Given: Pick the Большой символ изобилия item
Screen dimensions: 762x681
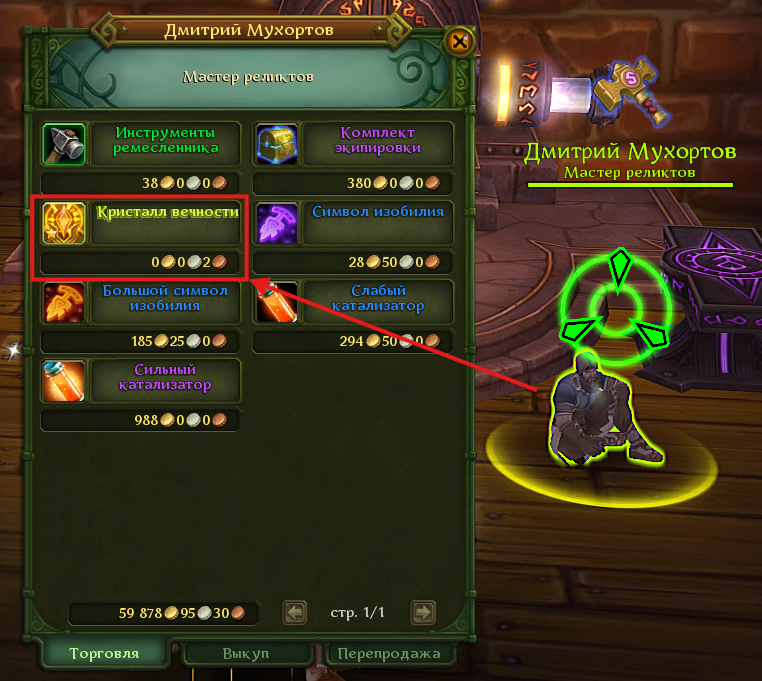Looking at the screenshot, I should (x=64, y=301).
